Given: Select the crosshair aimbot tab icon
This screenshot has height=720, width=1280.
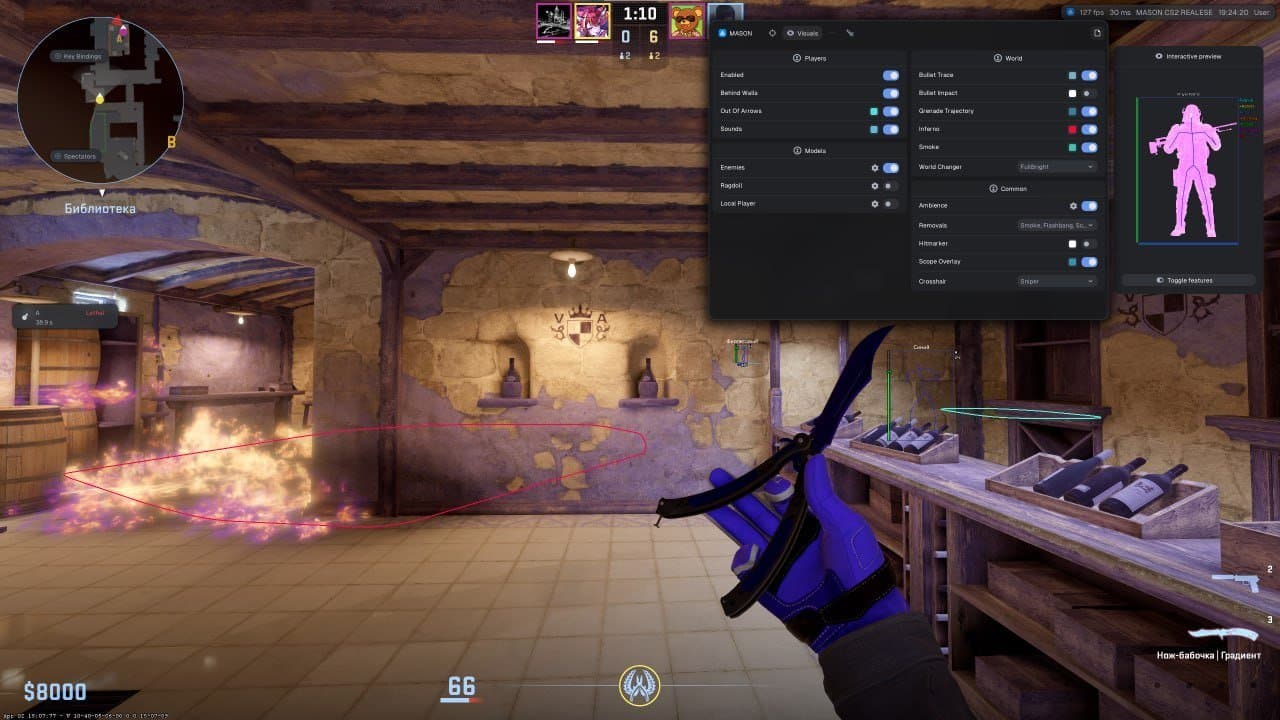Looking at the screenshot, I should pyautogui.click(x=772, y=33).
